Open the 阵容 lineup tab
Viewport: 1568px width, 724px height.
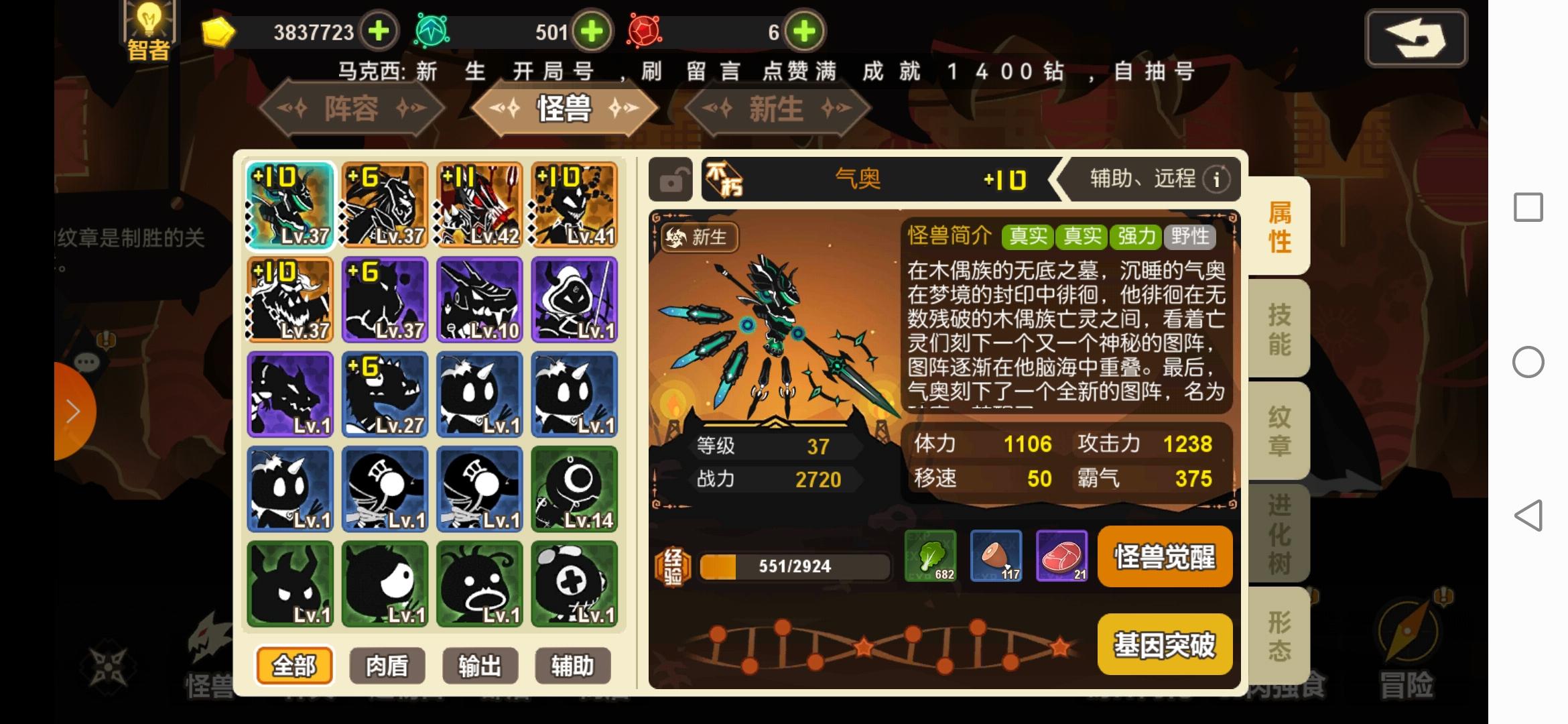pos(351,109)
